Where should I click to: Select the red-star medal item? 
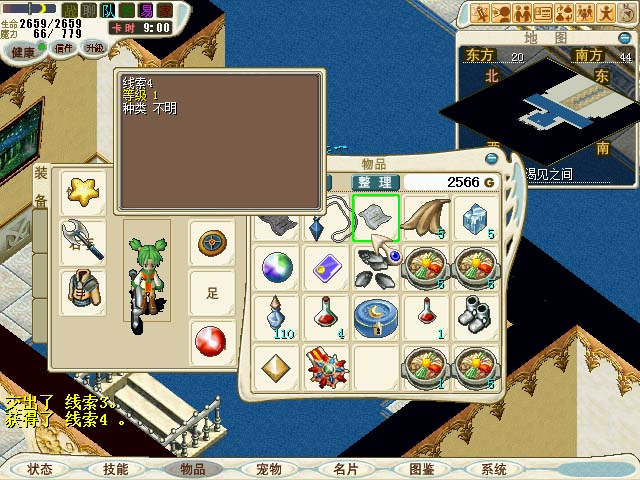click(x=326, y=366)
